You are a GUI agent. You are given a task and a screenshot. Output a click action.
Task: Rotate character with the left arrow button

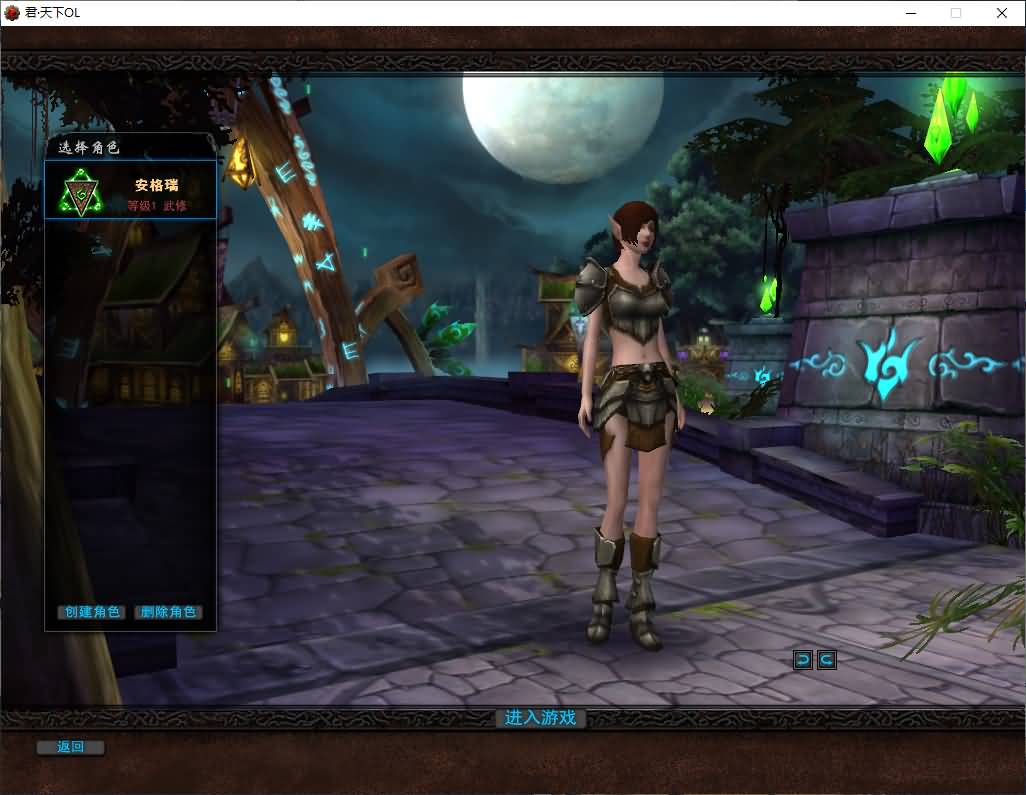click(803, 659)
